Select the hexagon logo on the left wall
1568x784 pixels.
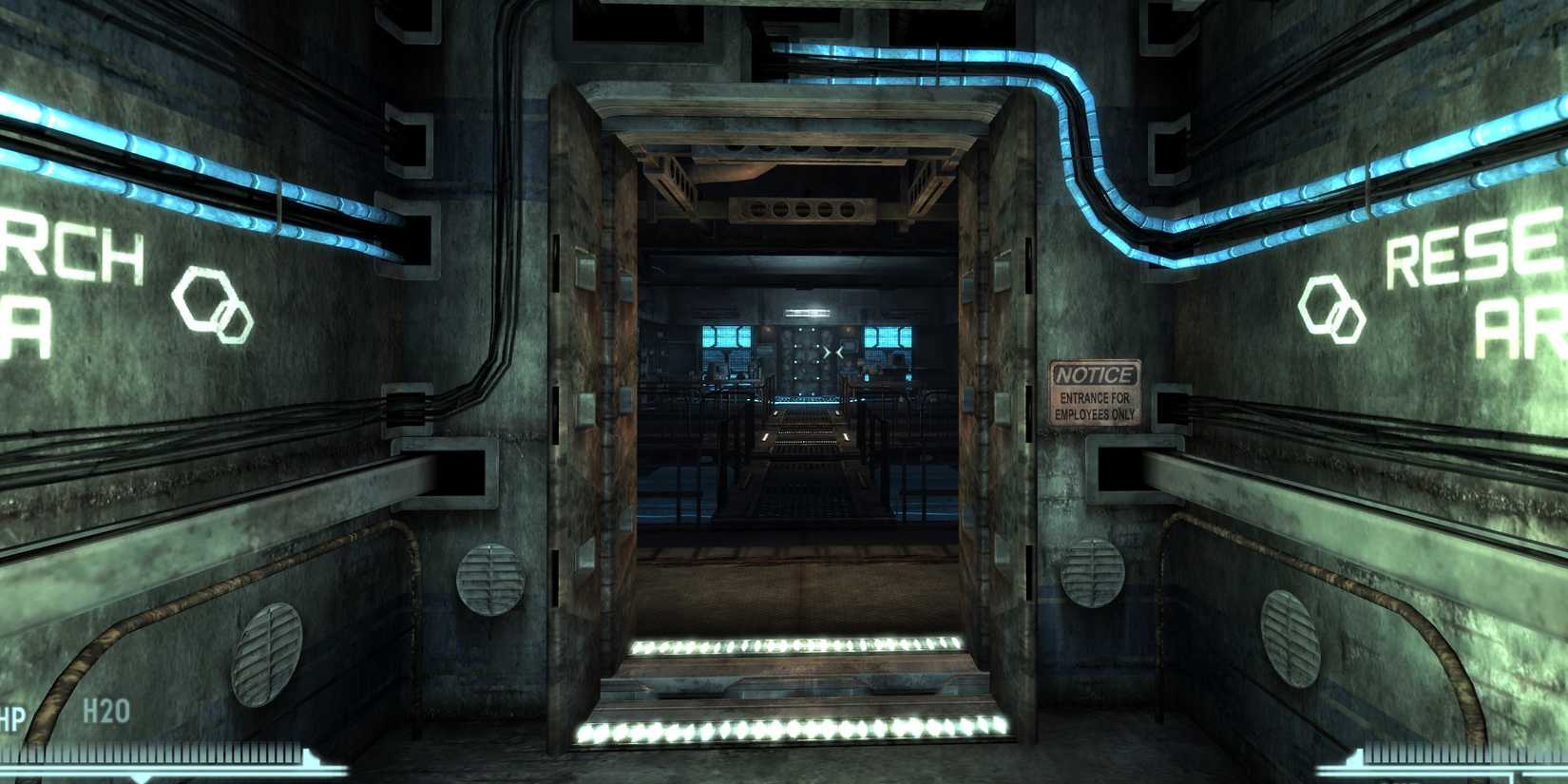211,305
